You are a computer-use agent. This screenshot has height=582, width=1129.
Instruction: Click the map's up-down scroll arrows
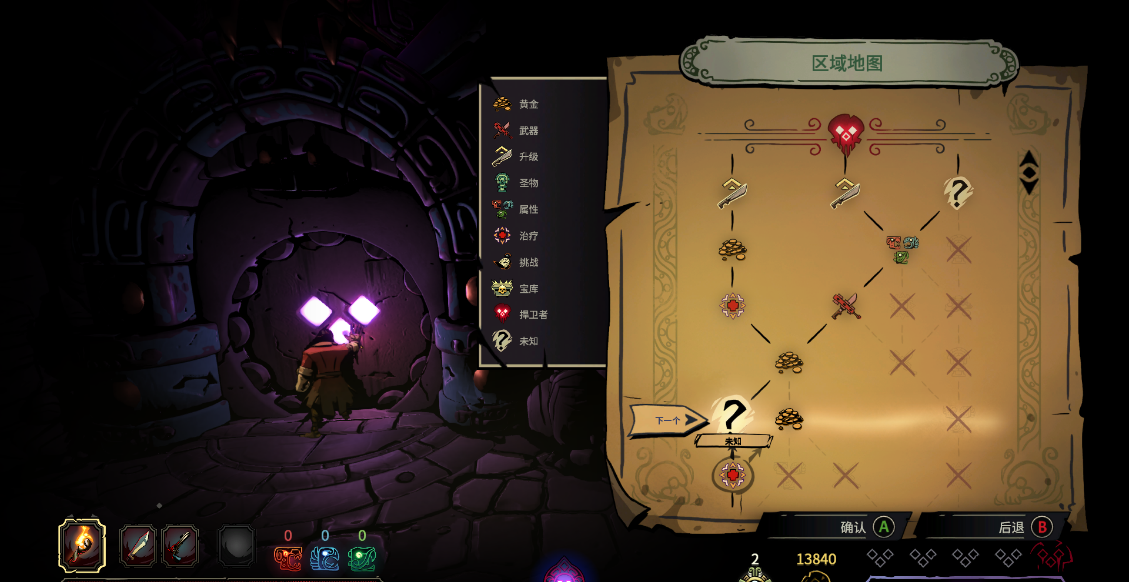[1028, 172]
